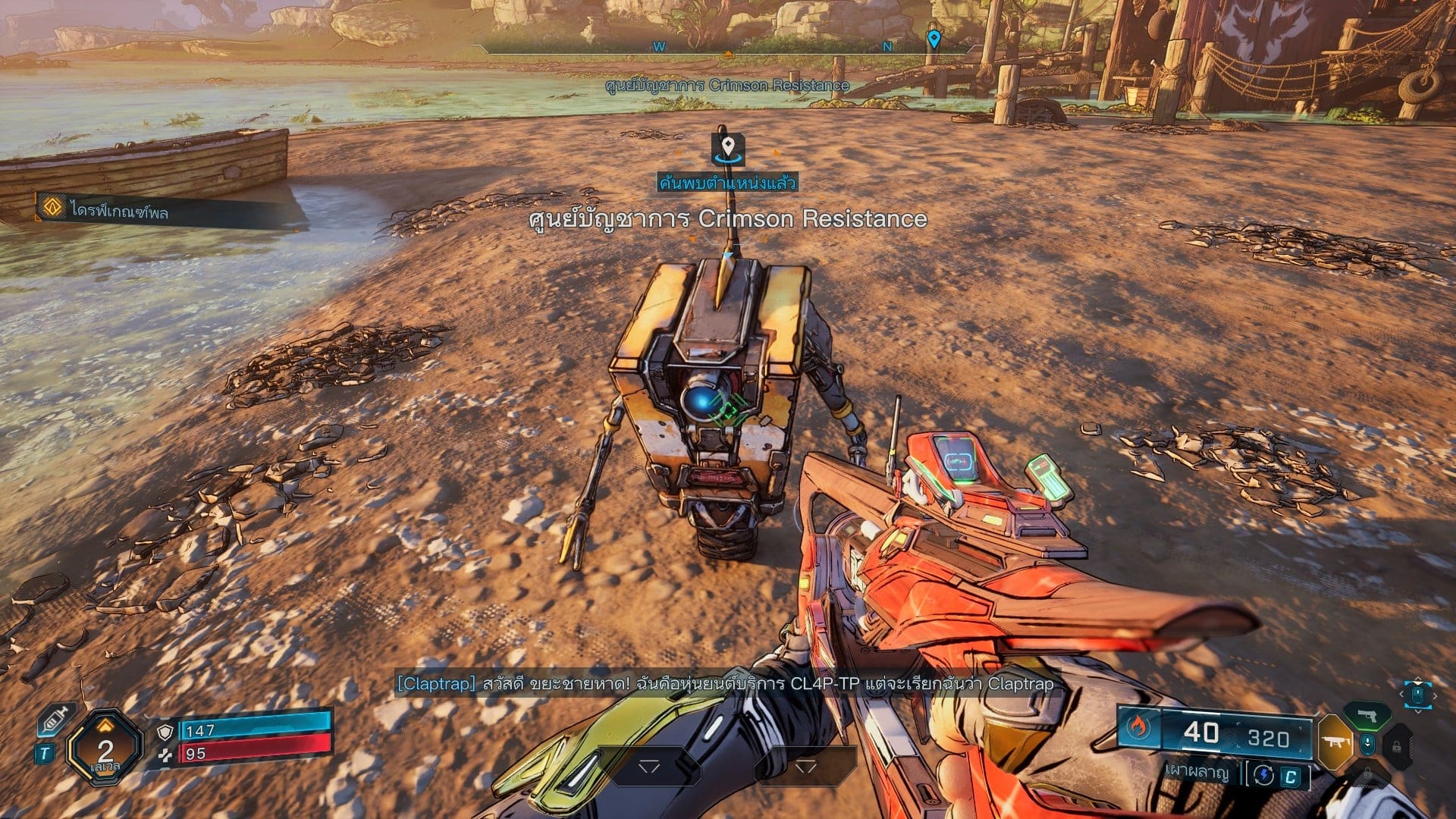Click the compass bar's W heading
Screen dimensions: 1456x819
point(659,46)
